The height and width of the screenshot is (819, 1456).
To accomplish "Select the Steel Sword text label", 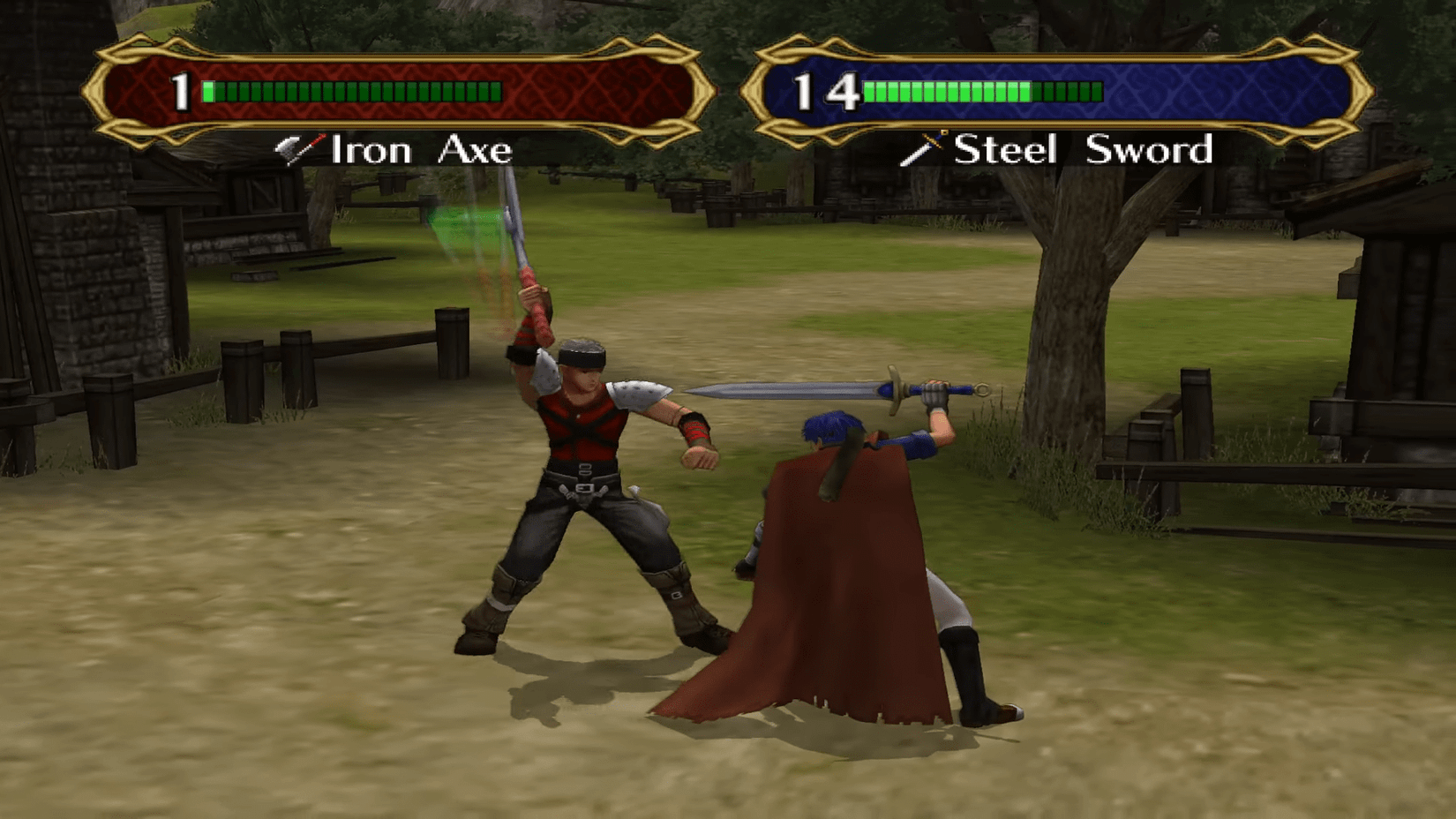I will 1085,150.
